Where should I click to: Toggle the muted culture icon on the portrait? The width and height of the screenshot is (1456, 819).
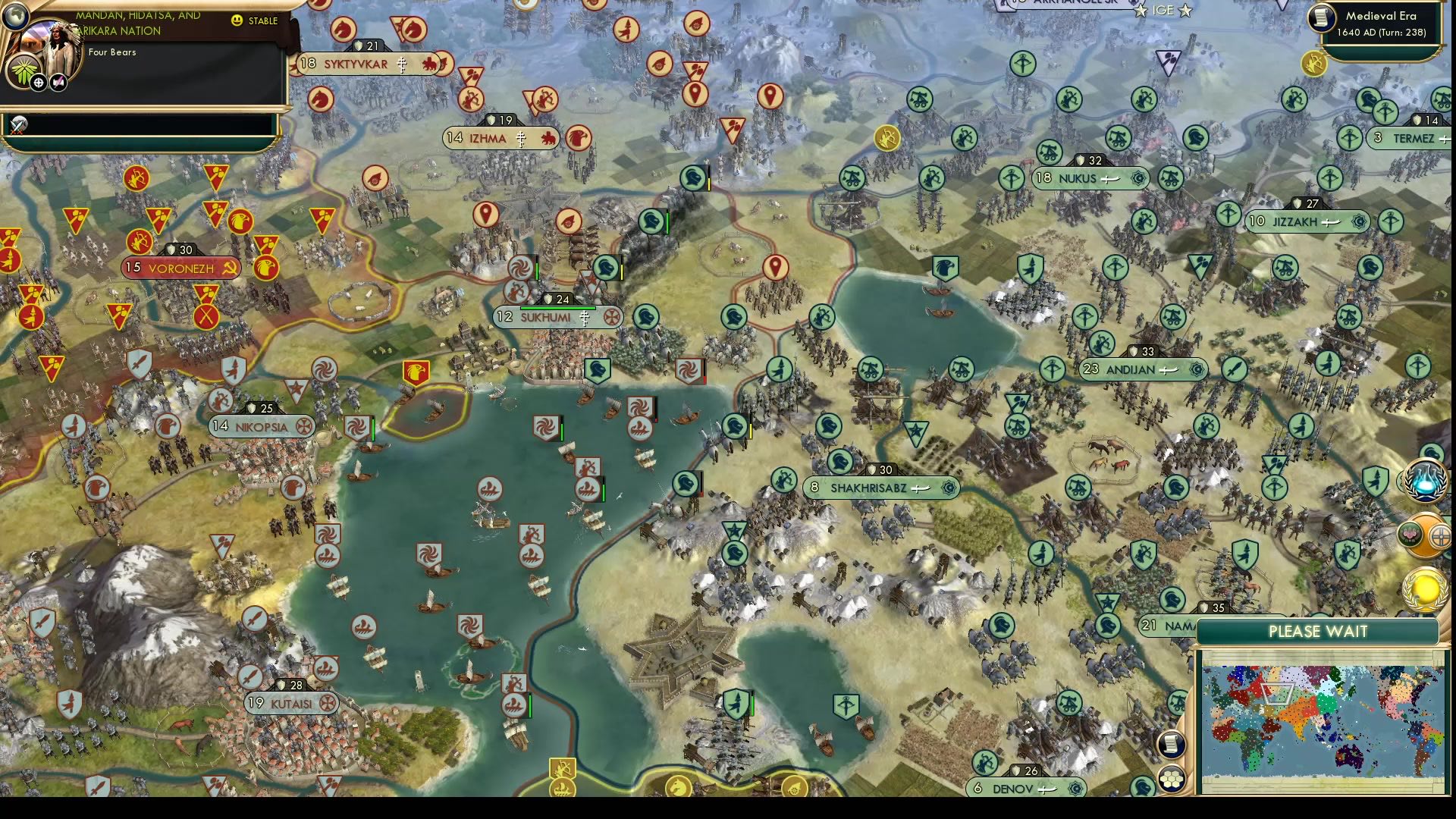pos(57,85)
